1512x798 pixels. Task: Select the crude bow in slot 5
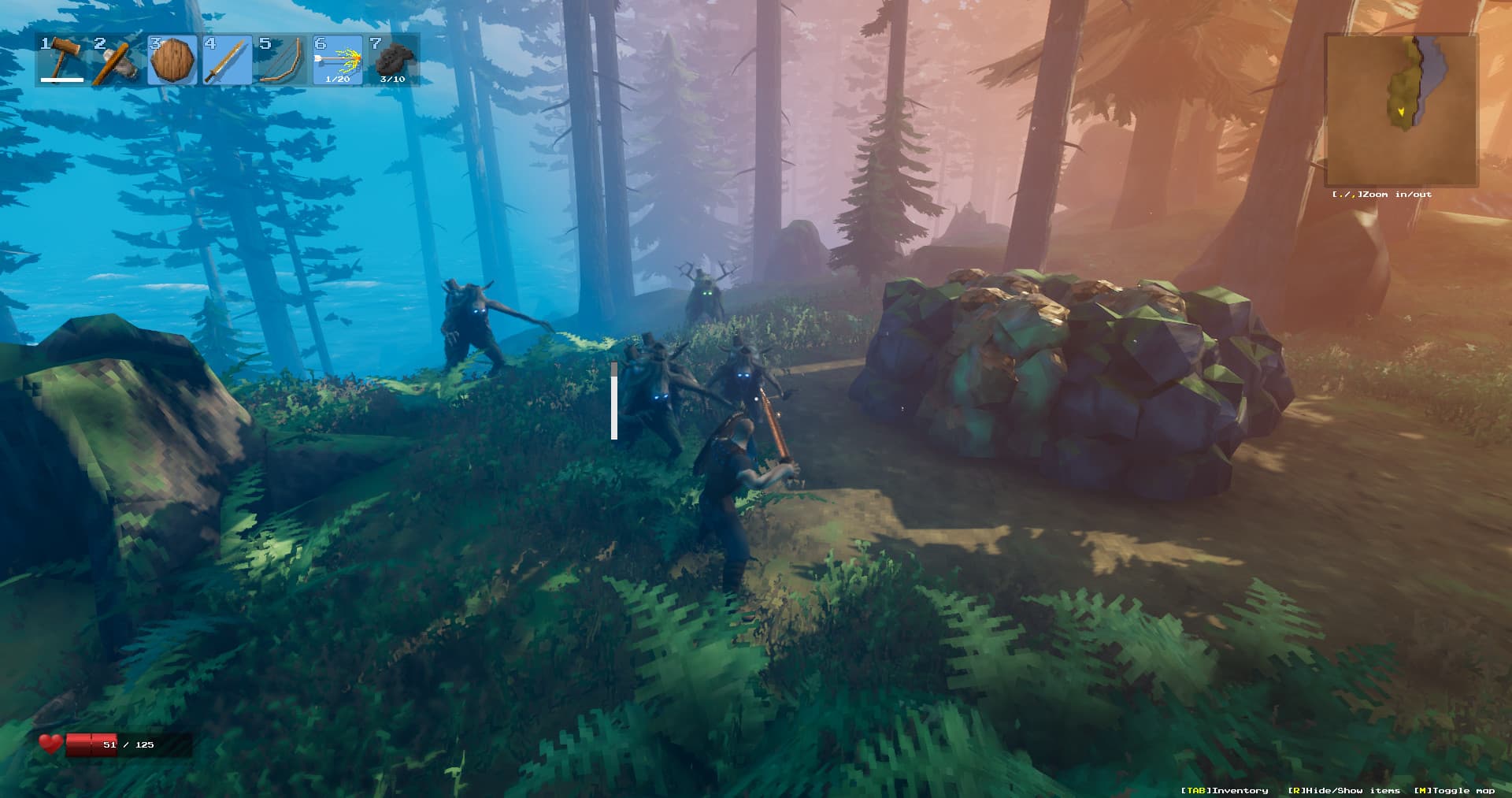coord(283,61)
